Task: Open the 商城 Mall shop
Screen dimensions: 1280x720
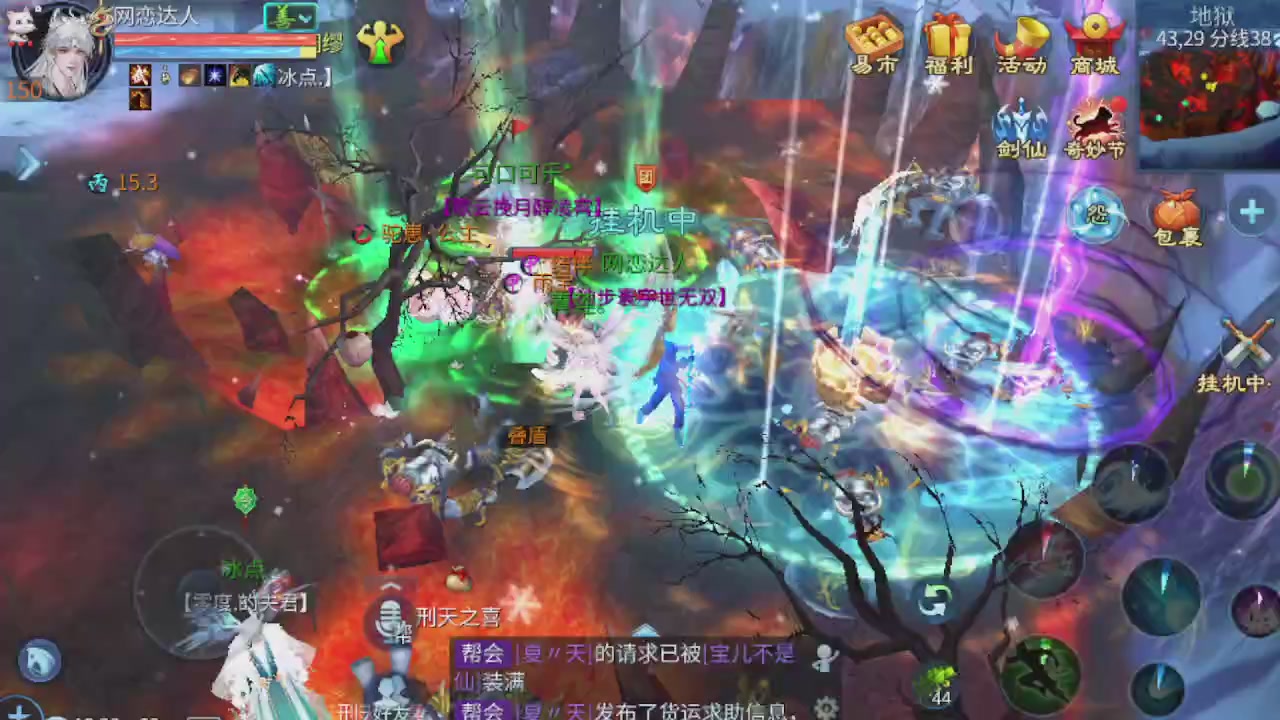Action: [1096, 47]
